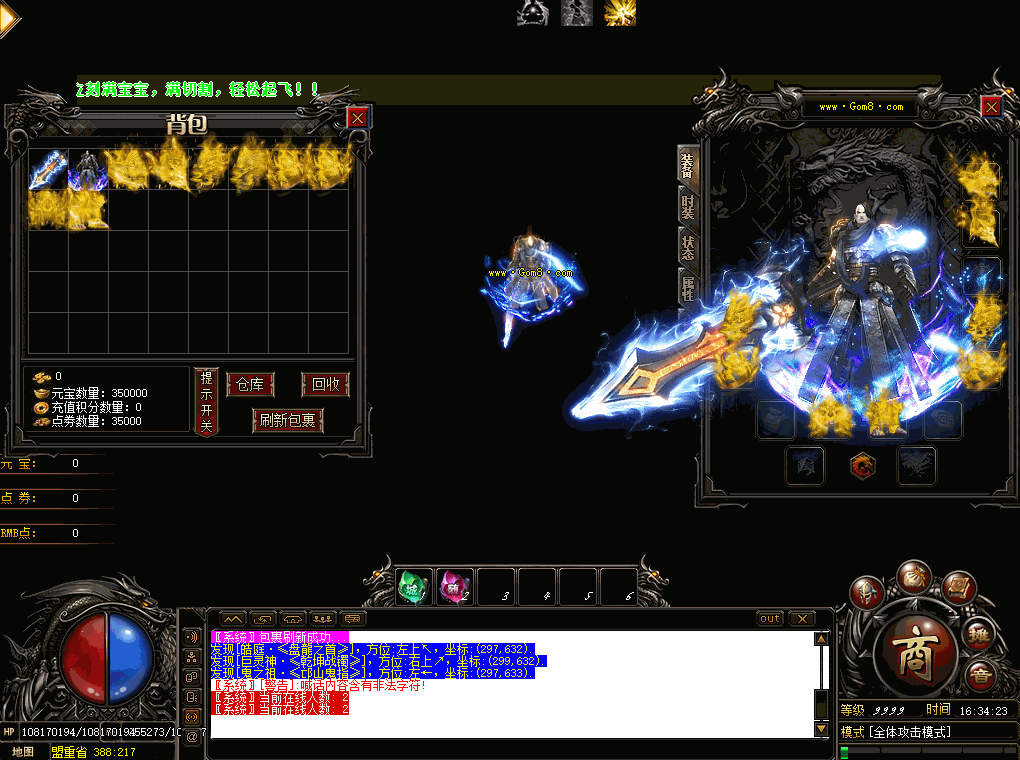Click the 回收 recycle button

pos(325,385)
